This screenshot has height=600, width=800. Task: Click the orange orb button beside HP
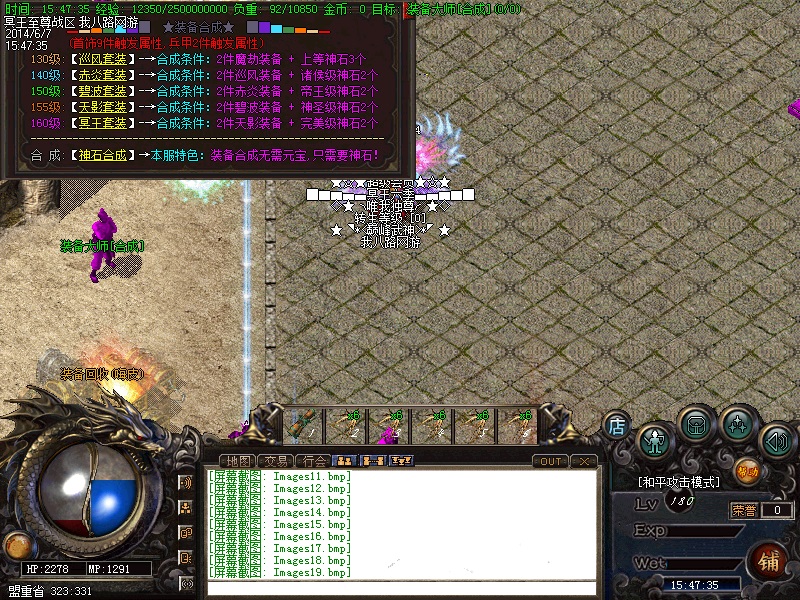(17, 545)
